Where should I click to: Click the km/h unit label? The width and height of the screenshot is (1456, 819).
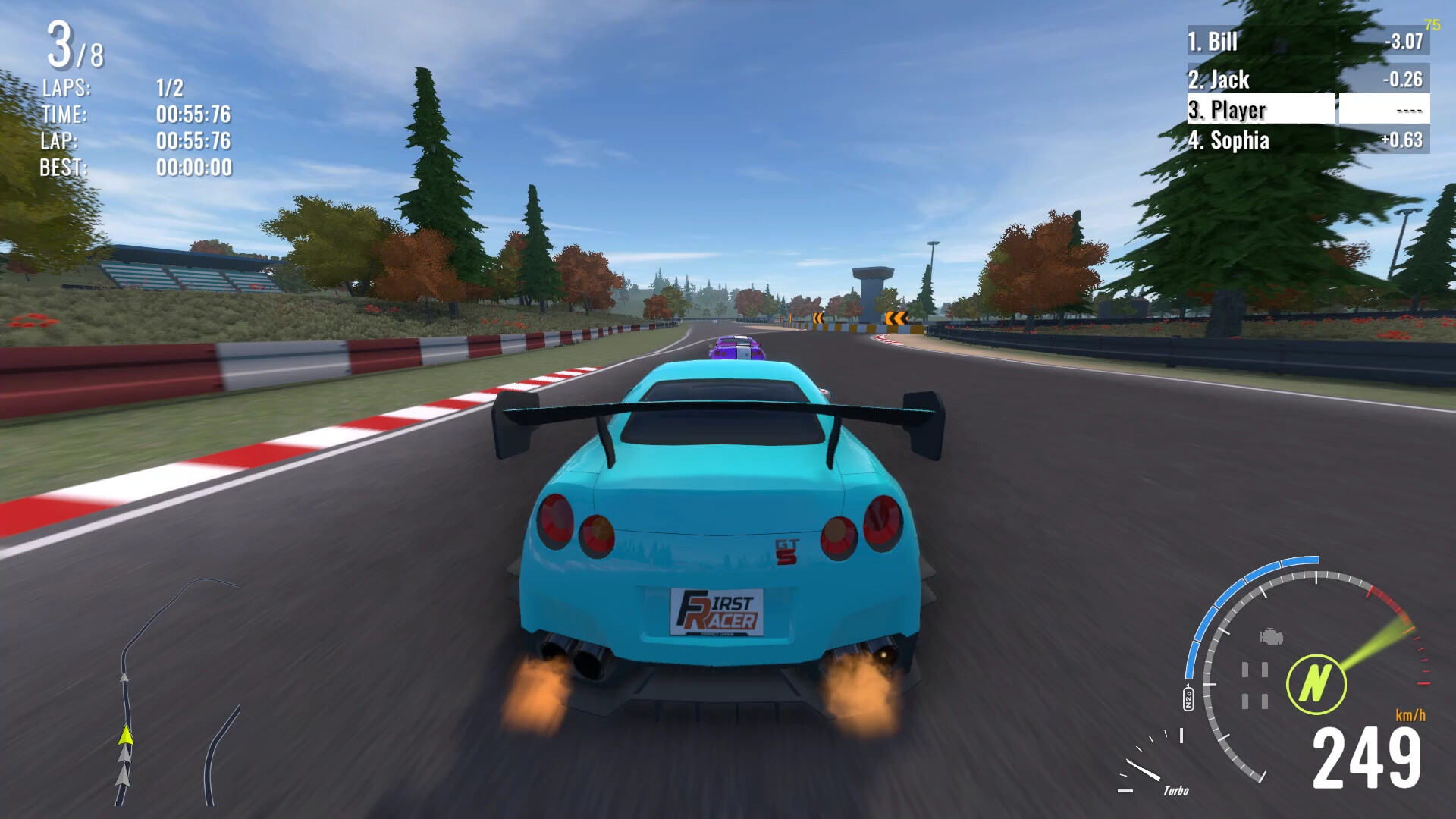click(1412, 715)
